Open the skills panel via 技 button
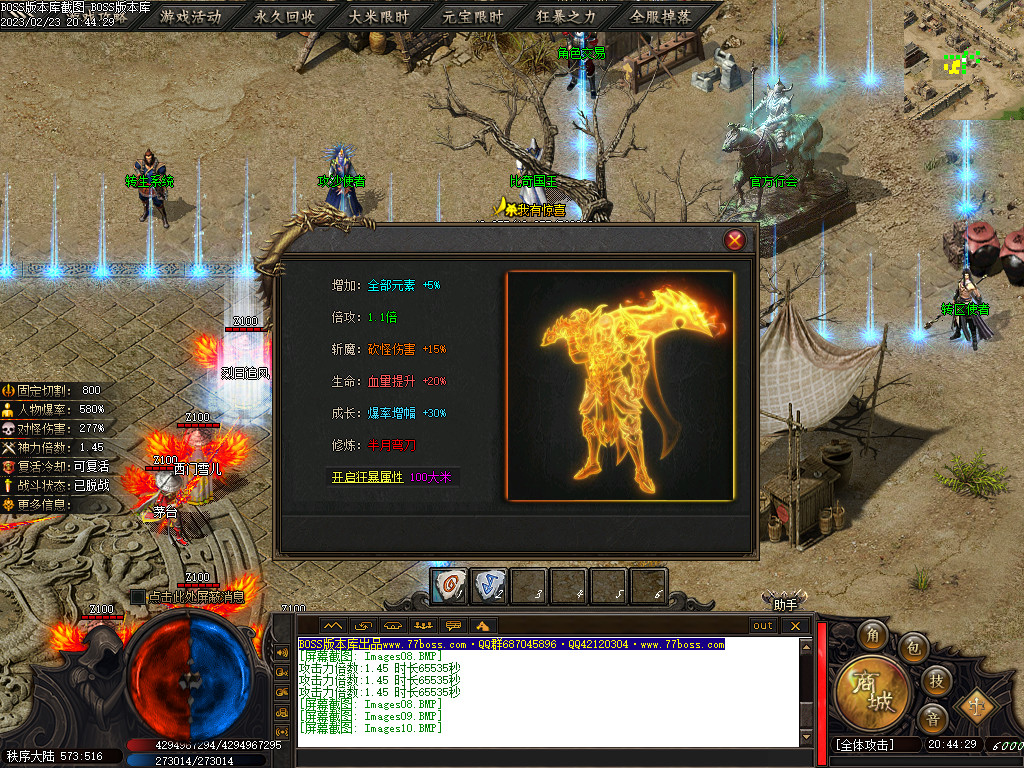The width and height of the screenshot is (1024, 768). point(936,680)
